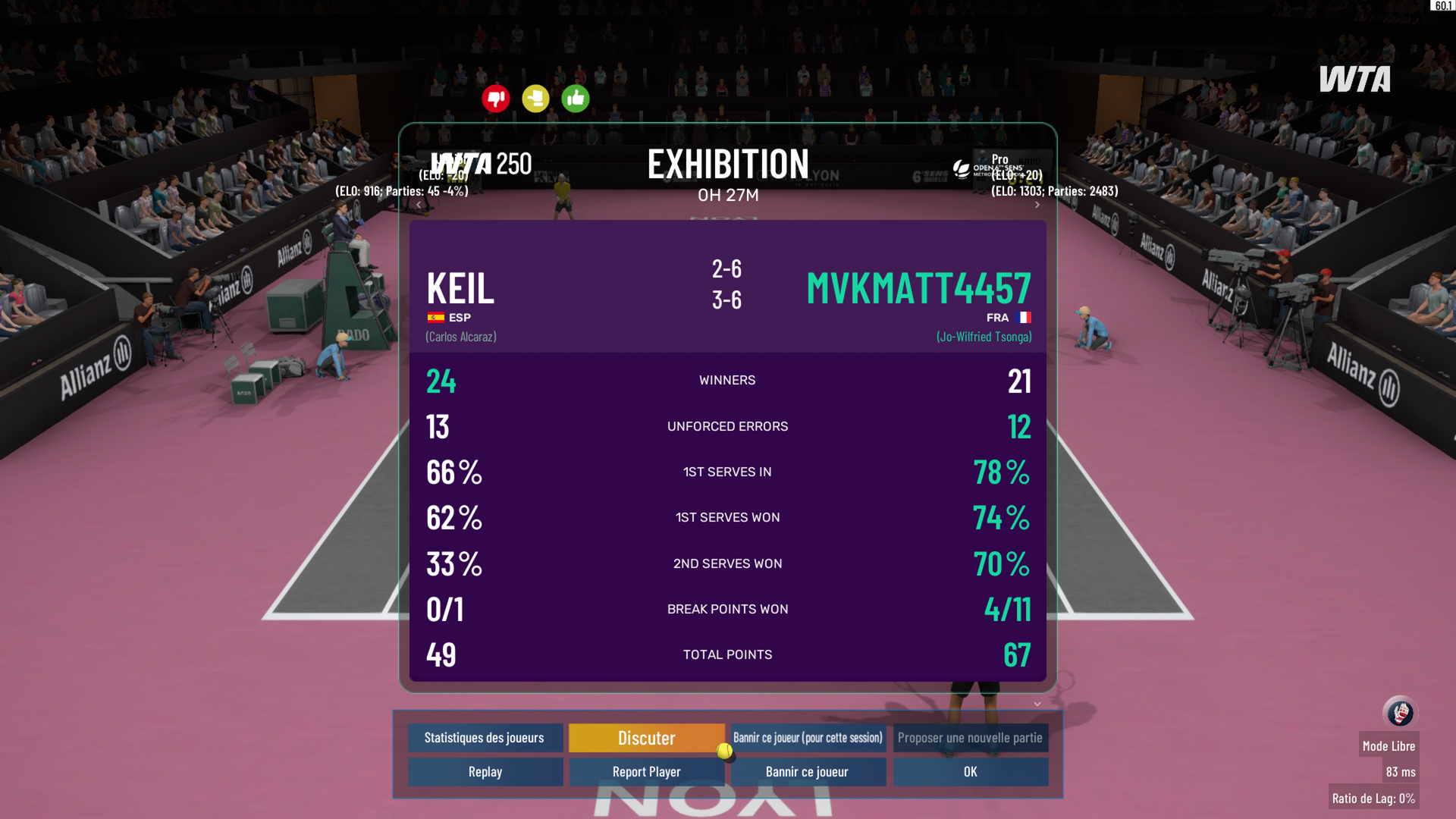Click the right arrow above the scoreboard
The height and width of the screenshot is (819, 1456).
point(1037,205)
